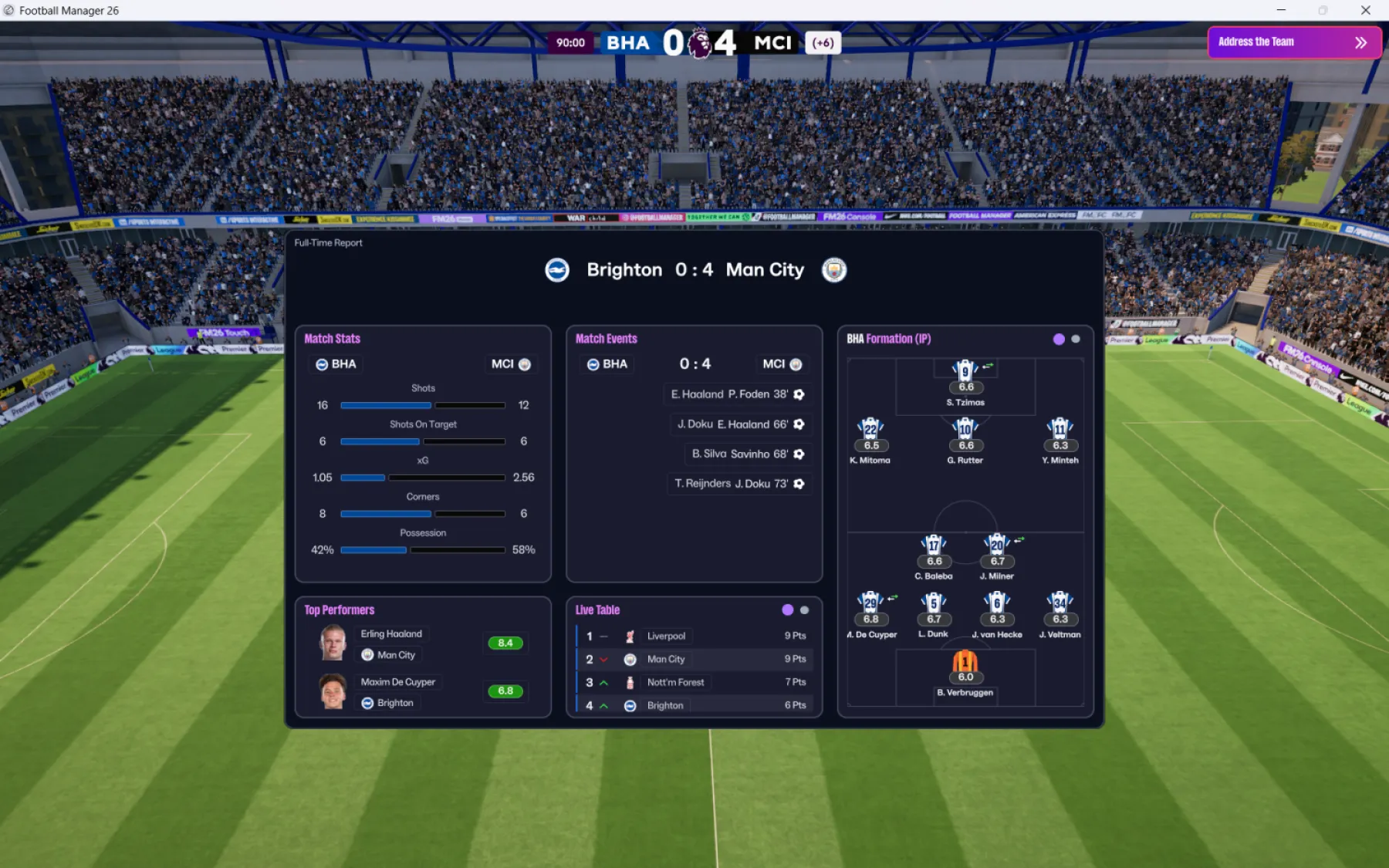Pick J. Milner's number 20 shirt
1389x868 pixels.
click(997, 545)
